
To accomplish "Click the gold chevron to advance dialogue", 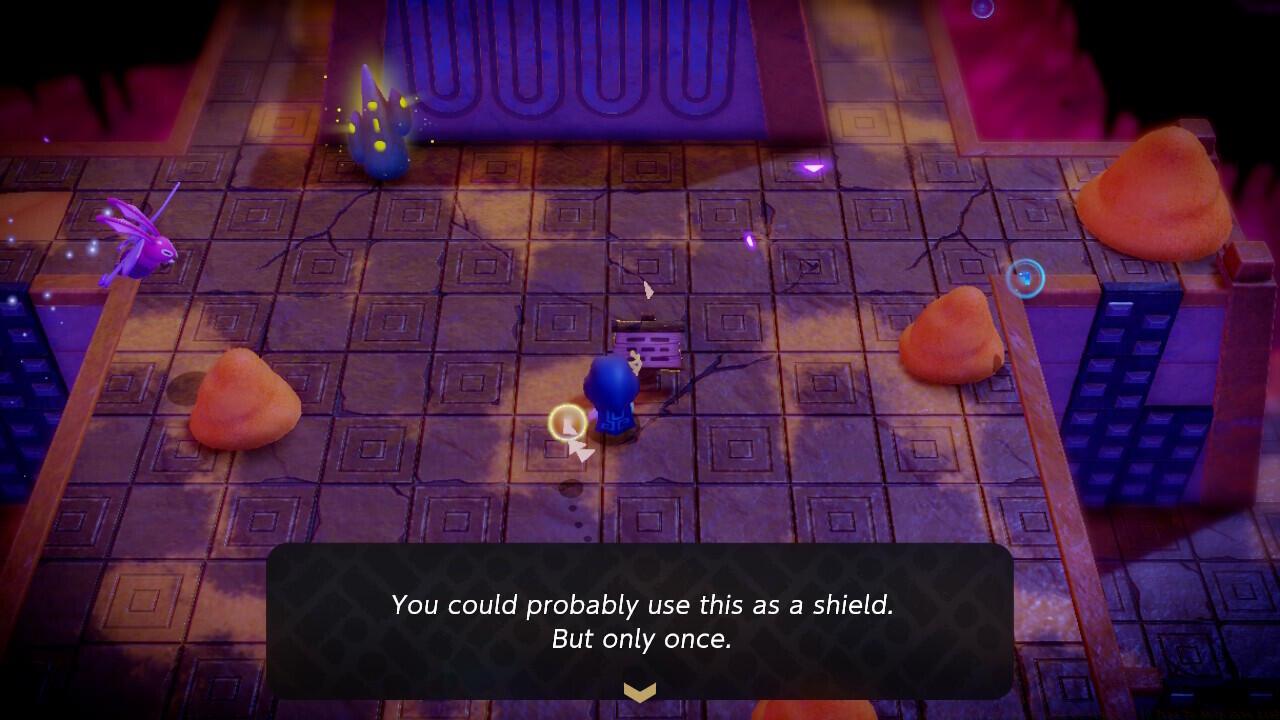I will 639,689.
